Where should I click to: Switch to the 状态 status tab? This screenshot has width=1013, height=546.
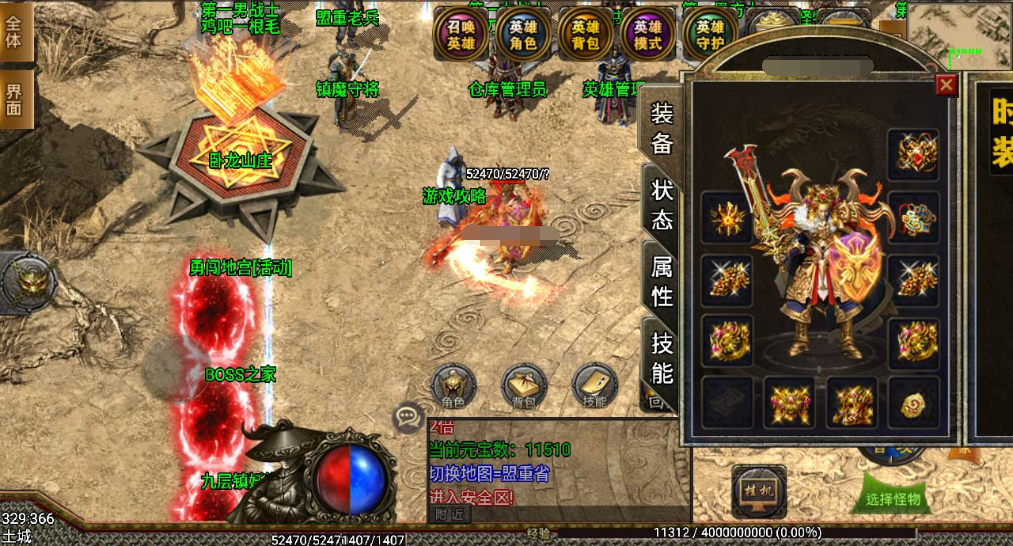pos(662,203)
